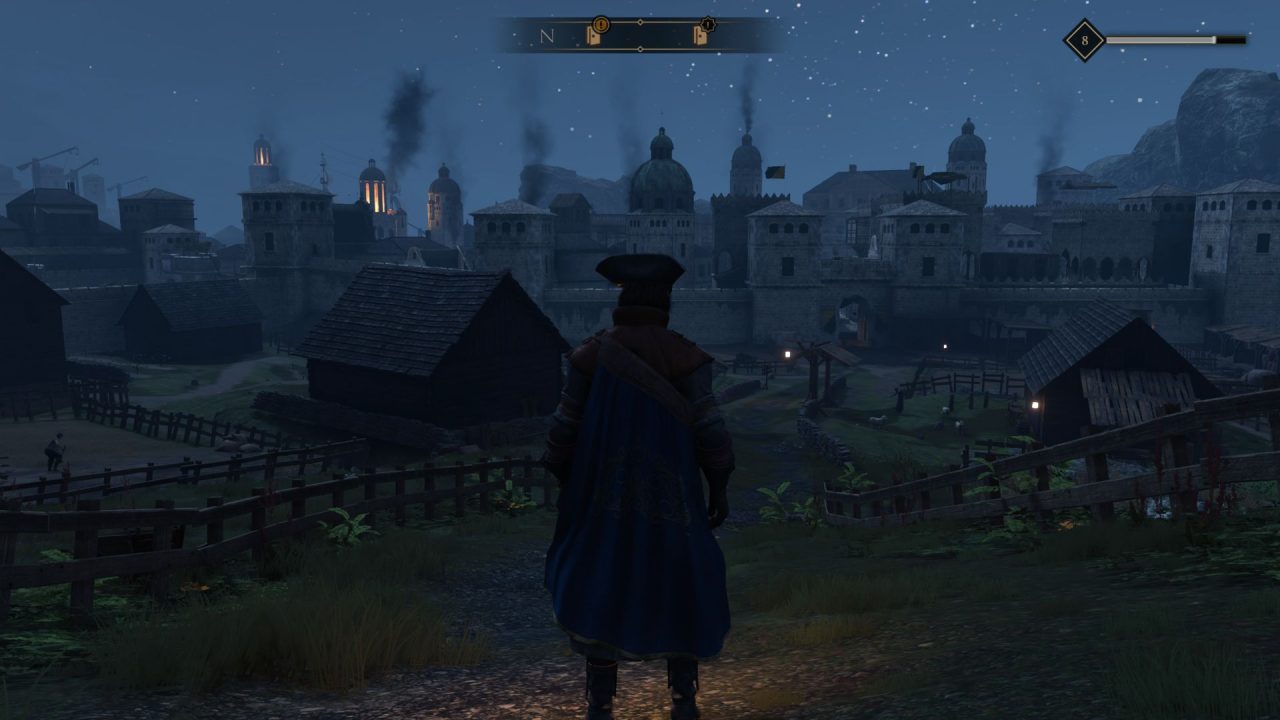Click the level 8 diamond badge
Image resolution: width=1280 pixels, height=720 pixels.
click(x=1084, y=41)
